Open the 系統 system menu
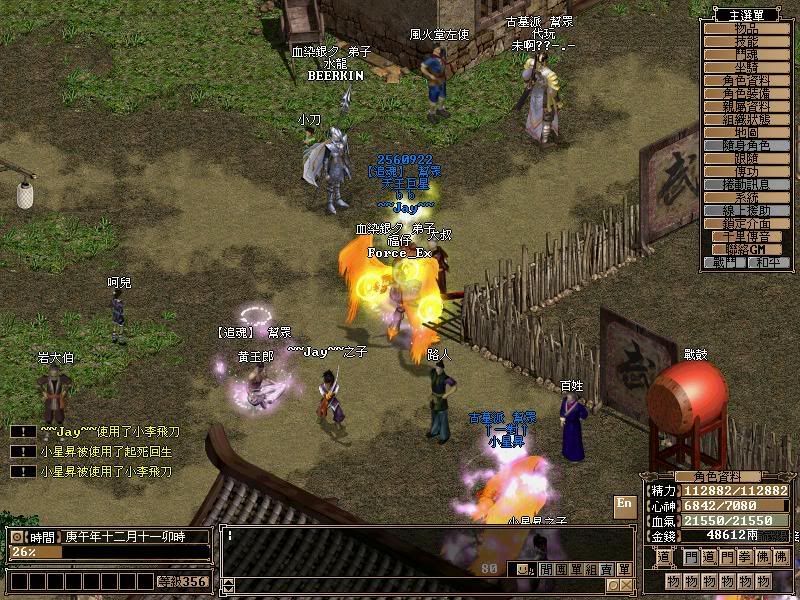The width and height of the screenshot is (800, 600). [x=747, y=198]
